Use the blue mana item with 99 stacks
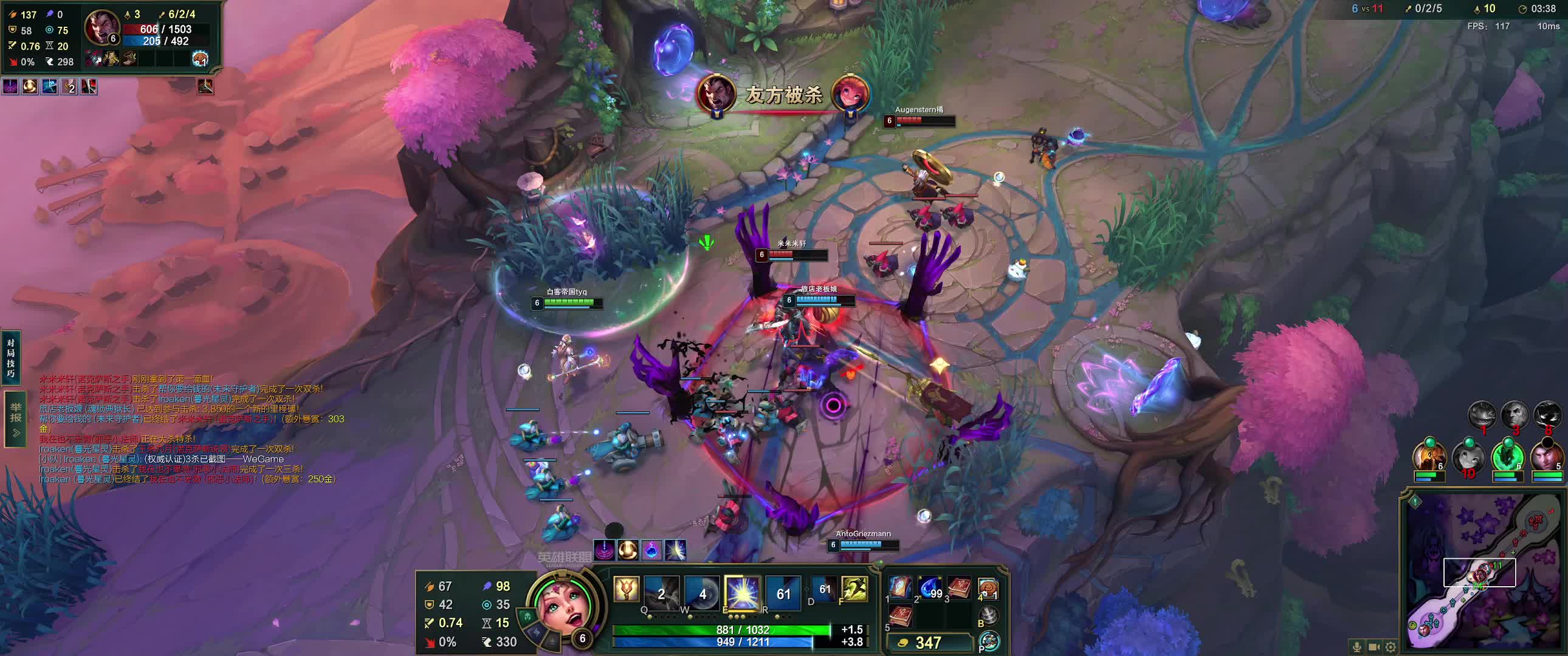Viewport: 1568px width, 656px height. pos(929,587)
